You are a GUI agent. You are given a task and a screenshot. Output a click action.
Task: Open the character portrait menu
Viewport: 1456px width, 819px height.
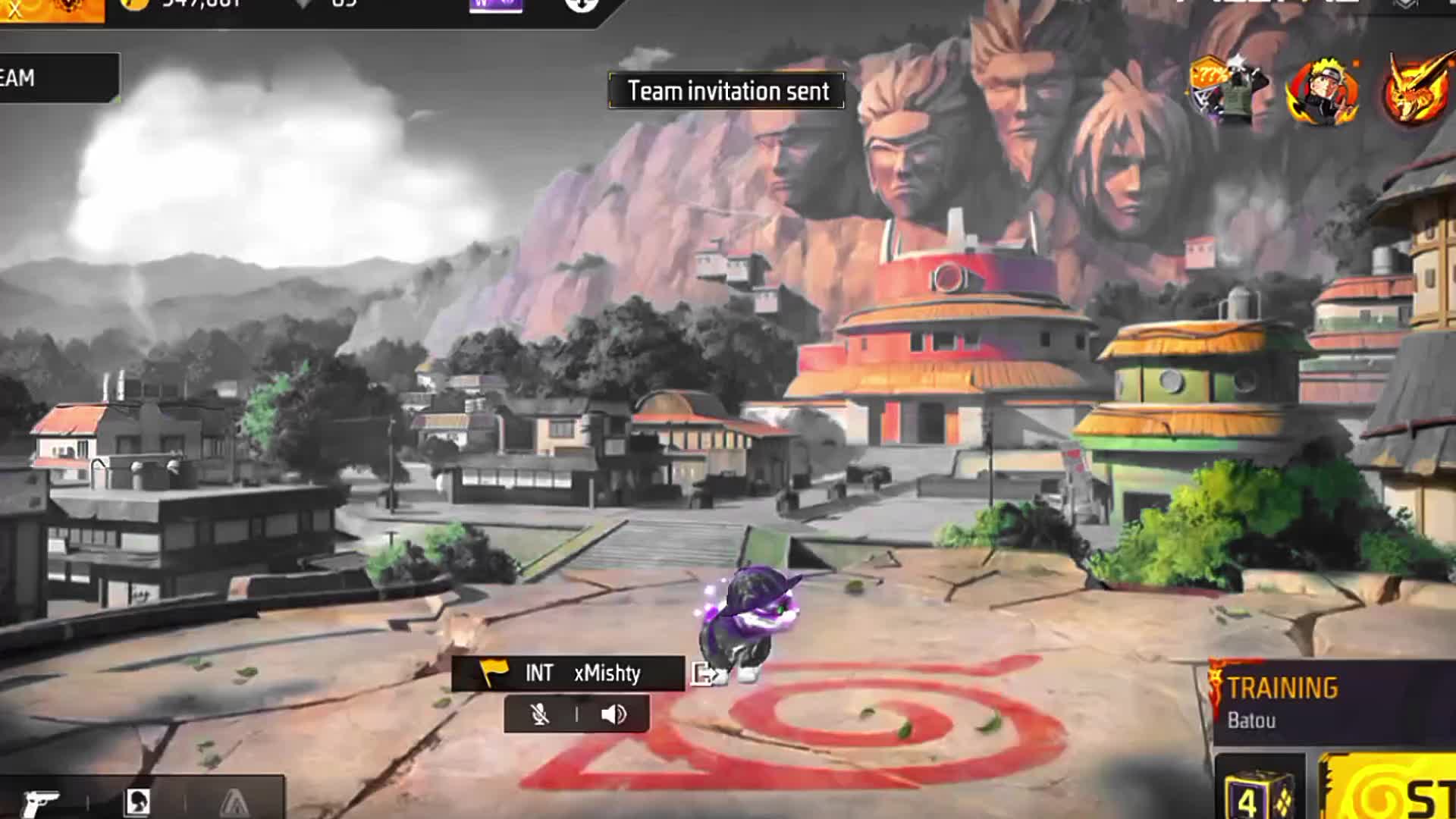(x=137, y=801)
